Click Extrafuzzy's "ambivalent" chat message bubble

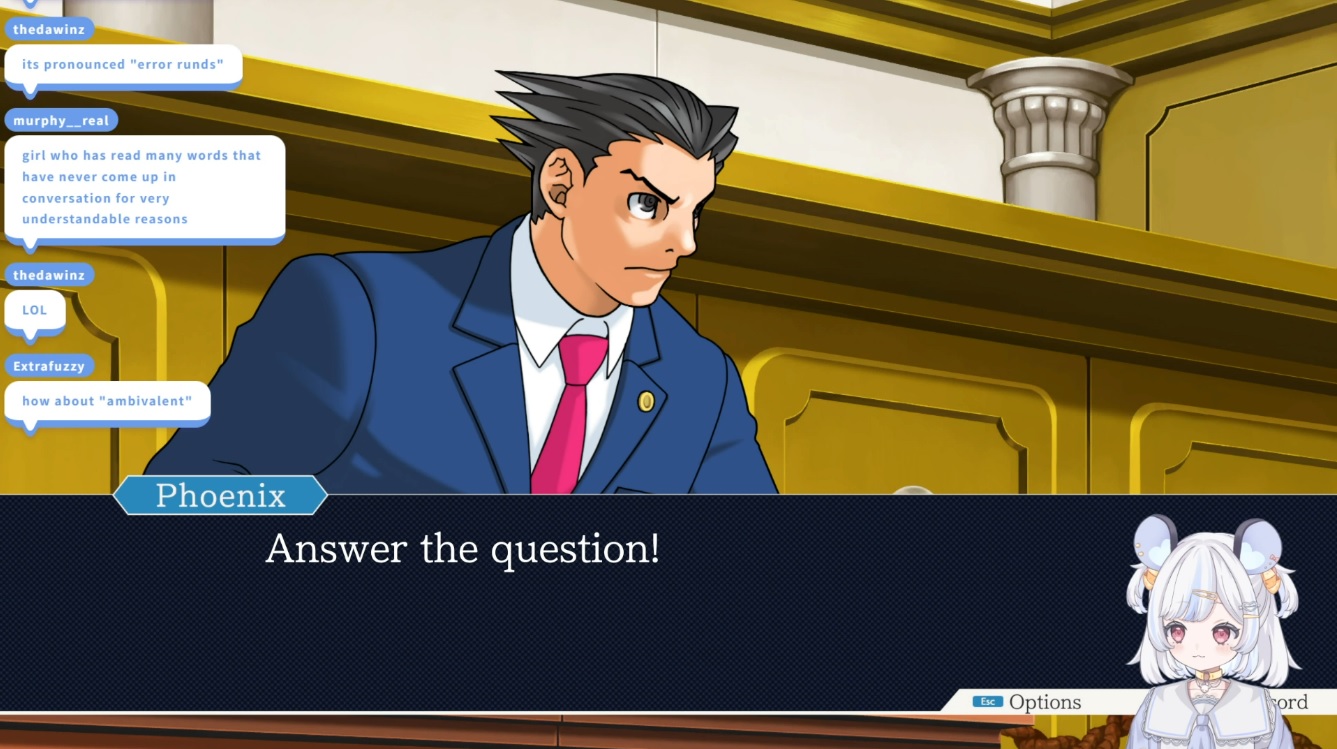click(x=107, y=401)
